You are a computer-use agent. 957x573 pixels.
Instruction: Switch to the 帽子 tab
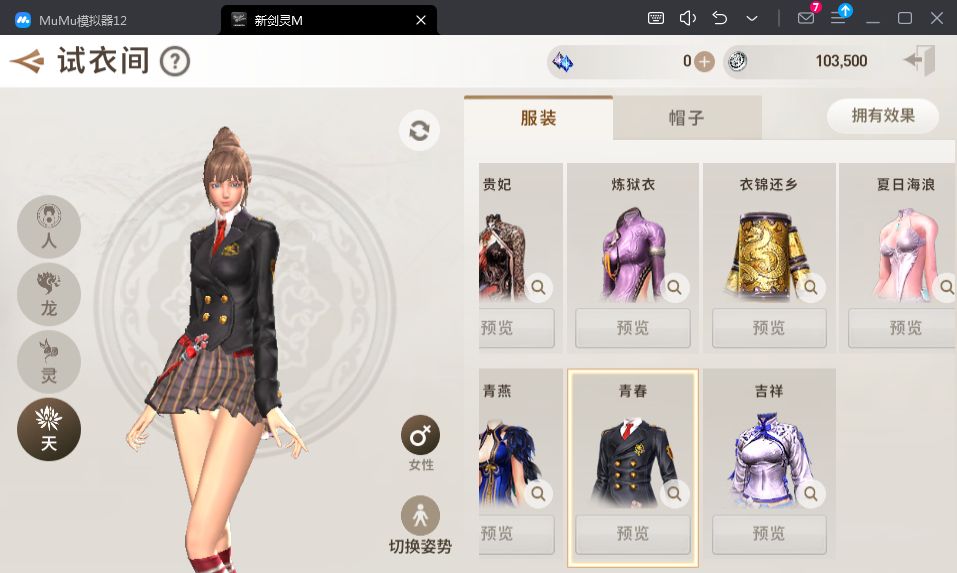686,118
